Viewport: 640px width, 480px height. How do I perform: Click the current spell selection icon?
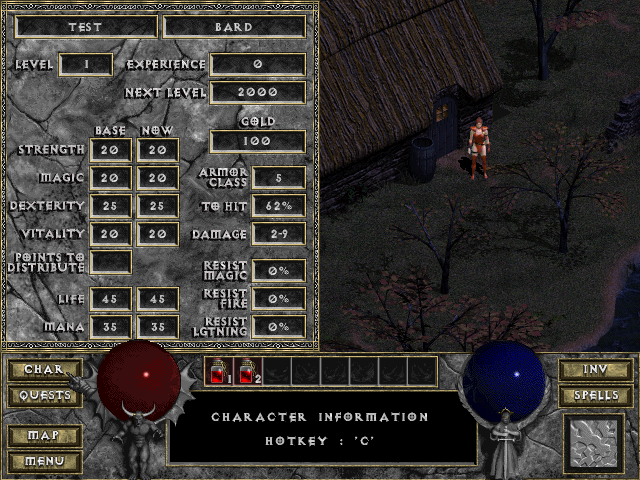pos(594,443)
